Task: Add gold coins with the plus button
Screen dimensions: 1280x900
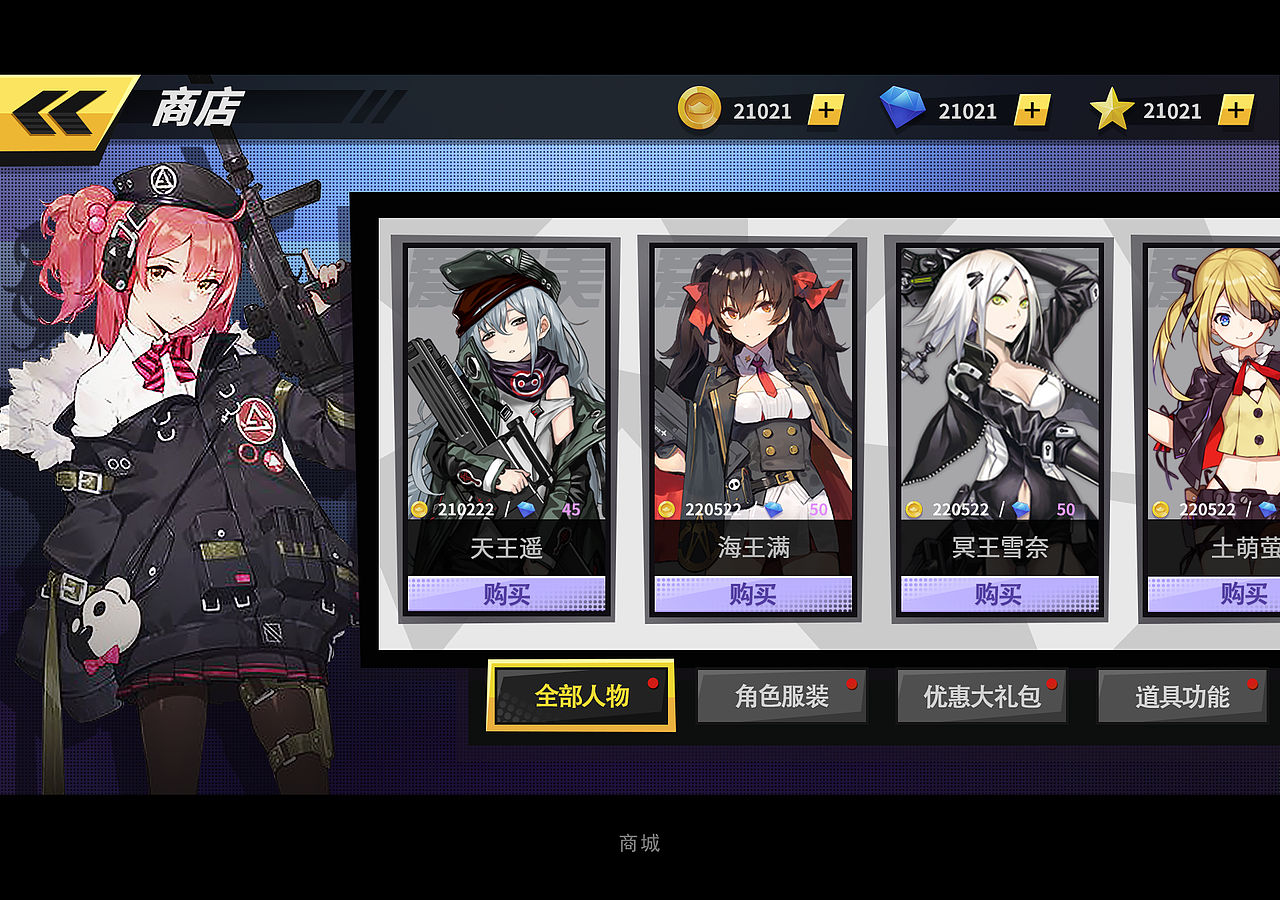Action: click(x=824, y=110)
